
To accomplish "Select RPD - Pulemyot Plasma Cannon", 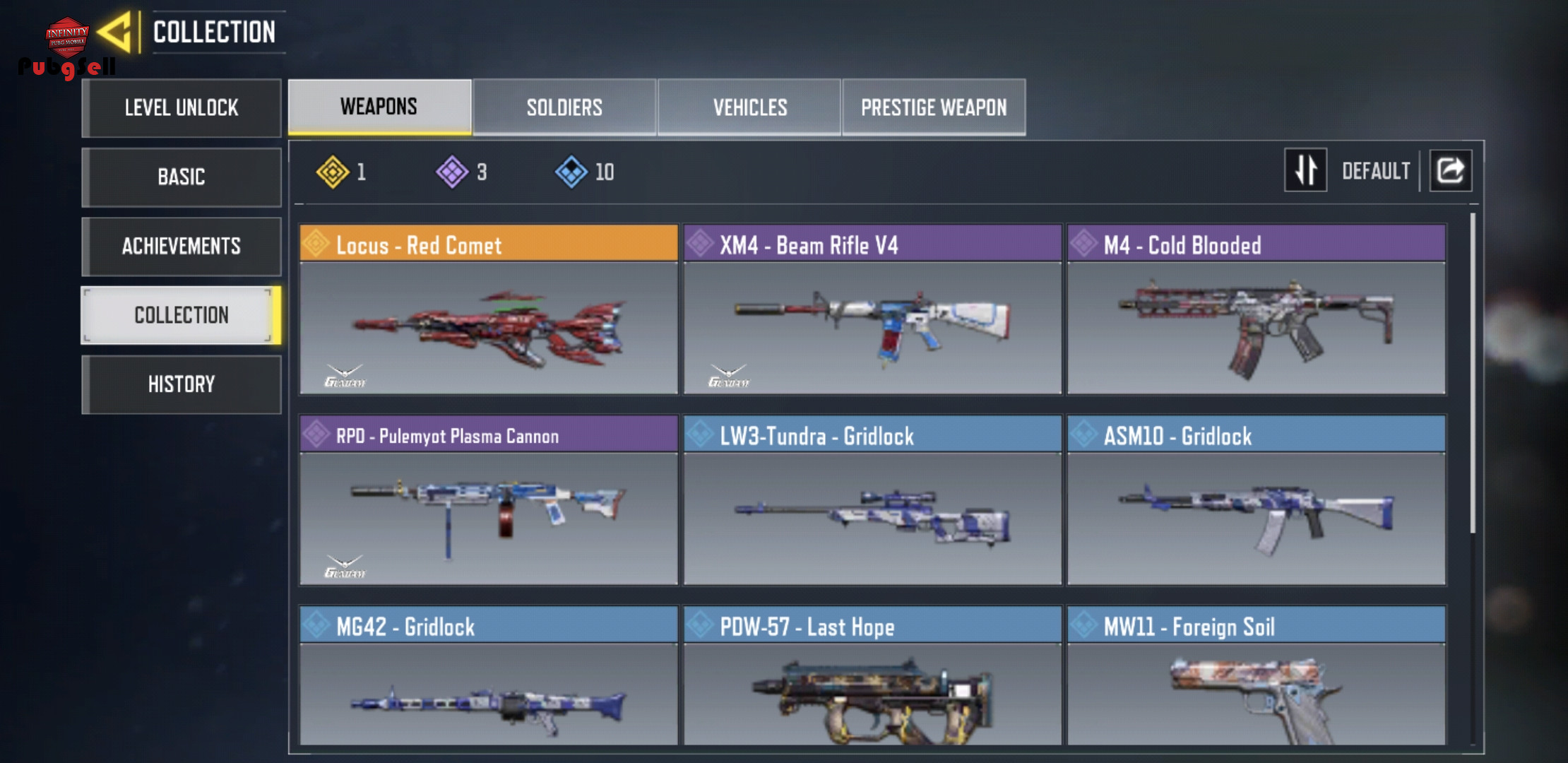I will point(488,500).
